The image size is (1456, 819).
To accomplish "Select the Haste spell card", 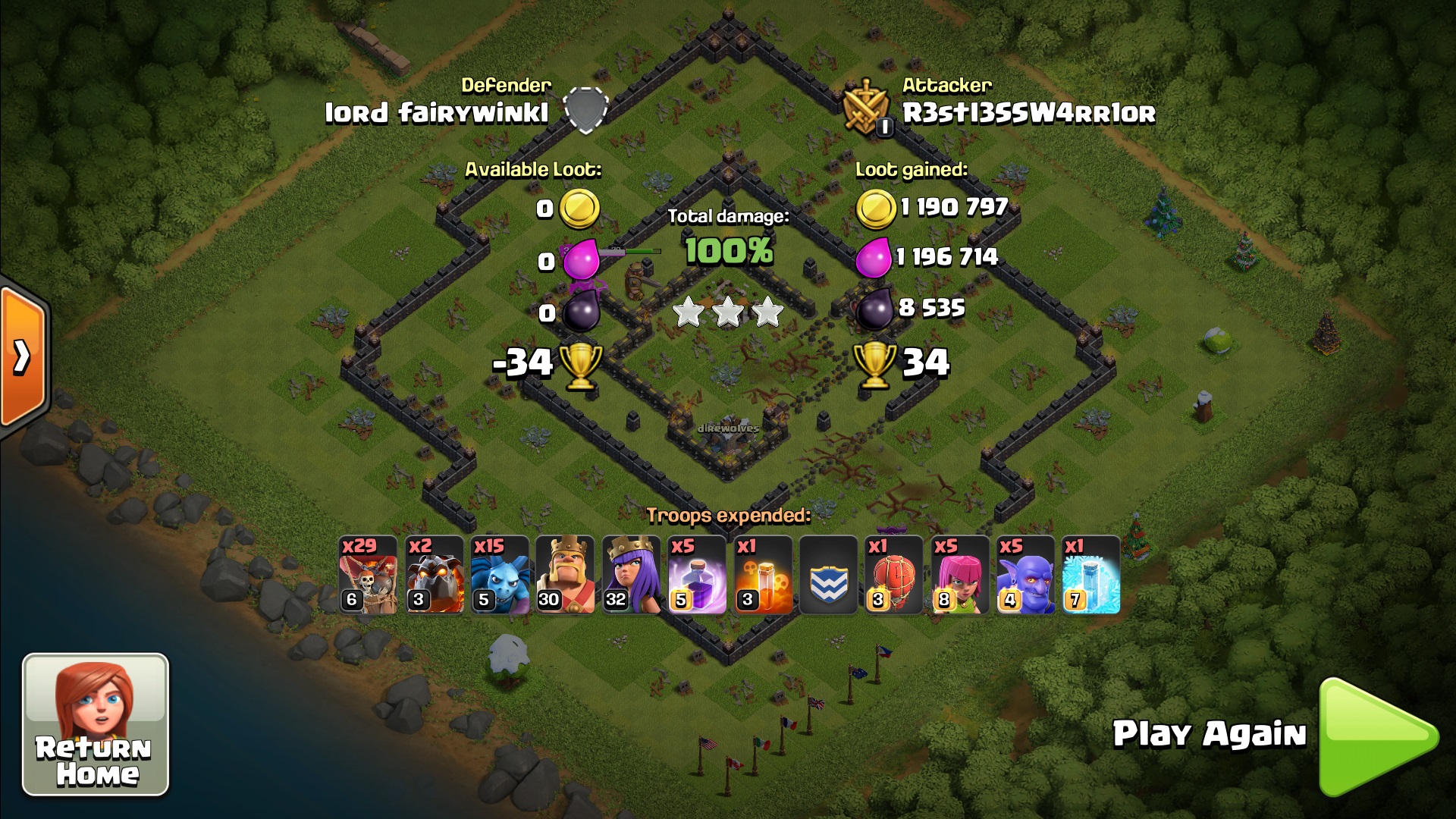I will click(763, 575).
